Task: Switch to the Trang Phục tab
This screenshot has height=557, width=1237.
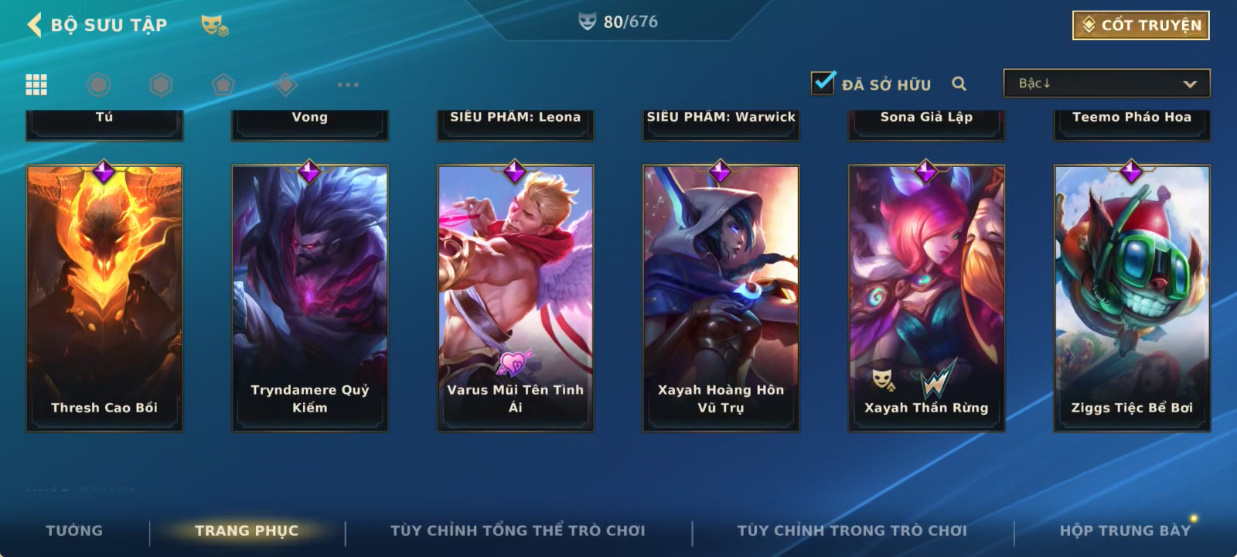Action: click(x=247, y=531)
